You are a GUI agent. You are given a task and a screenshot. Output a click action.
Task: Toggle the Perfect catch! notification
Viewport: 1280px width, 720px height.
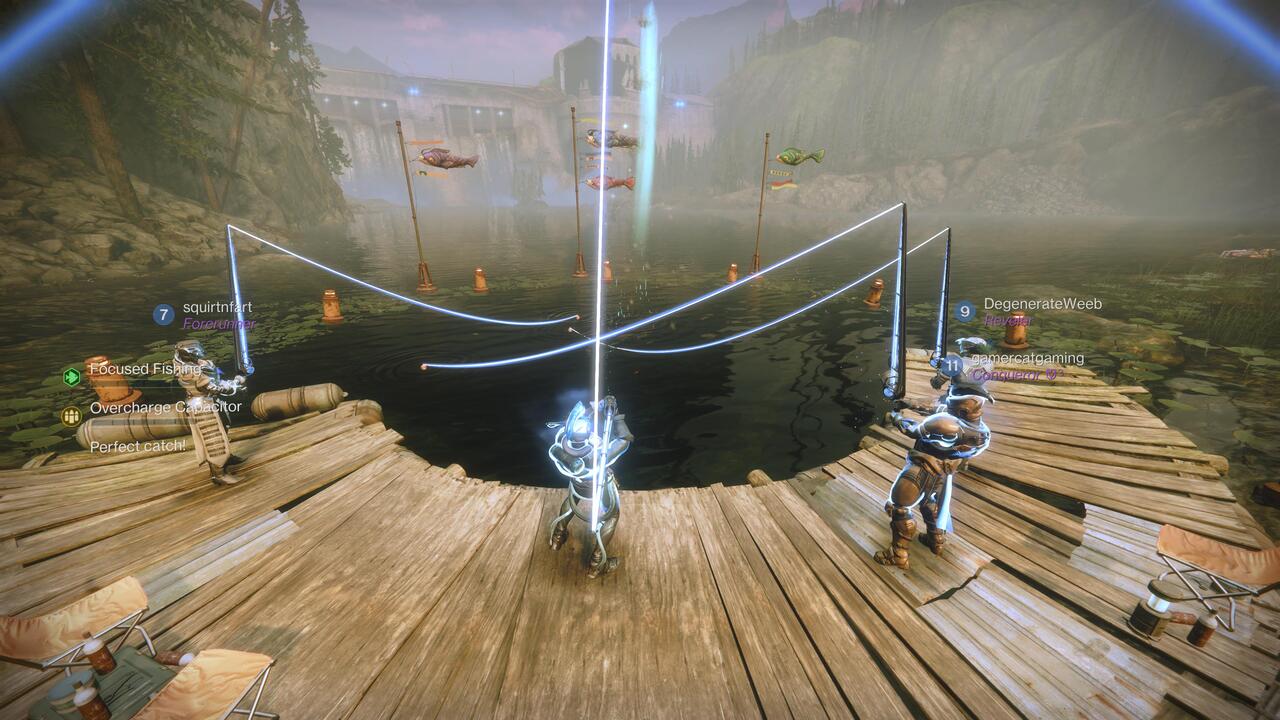(137, 447)
